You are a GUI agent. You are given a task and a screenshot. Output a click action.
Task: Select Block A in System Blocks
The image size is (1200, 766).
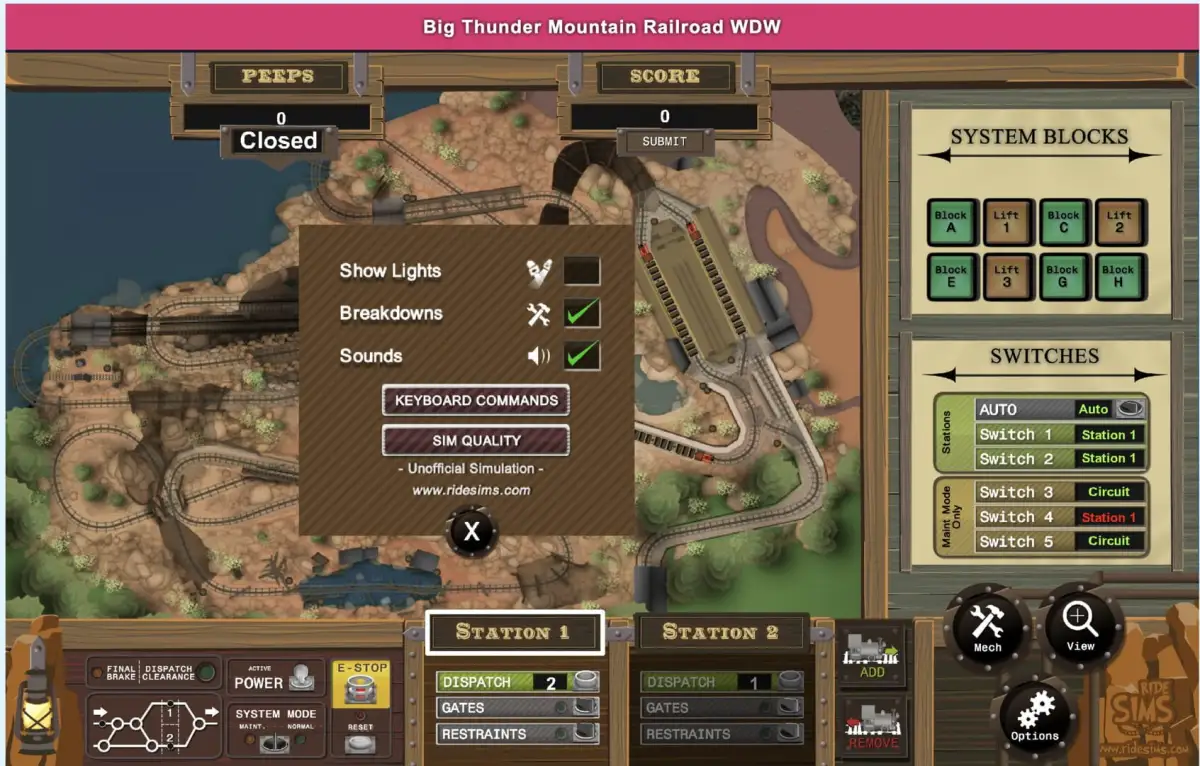tap(951, 222)
